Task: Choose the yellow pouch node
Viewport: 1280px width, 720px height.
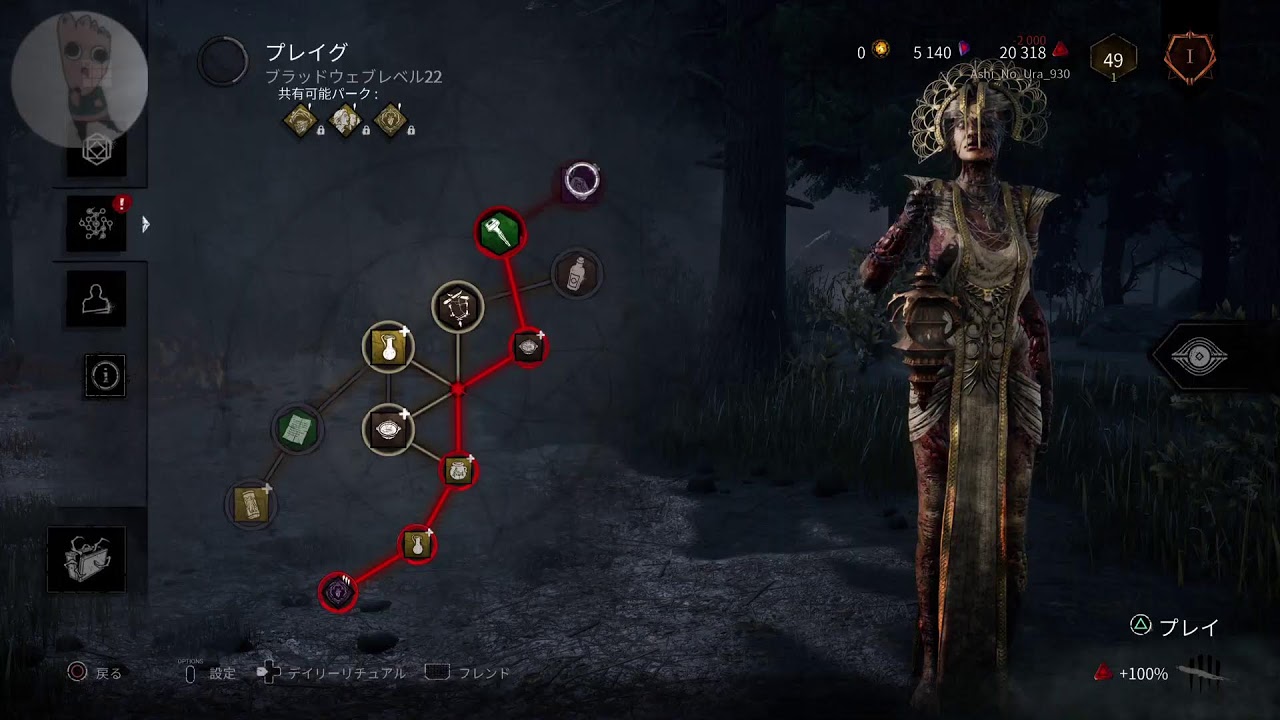Action: [458, 470]
